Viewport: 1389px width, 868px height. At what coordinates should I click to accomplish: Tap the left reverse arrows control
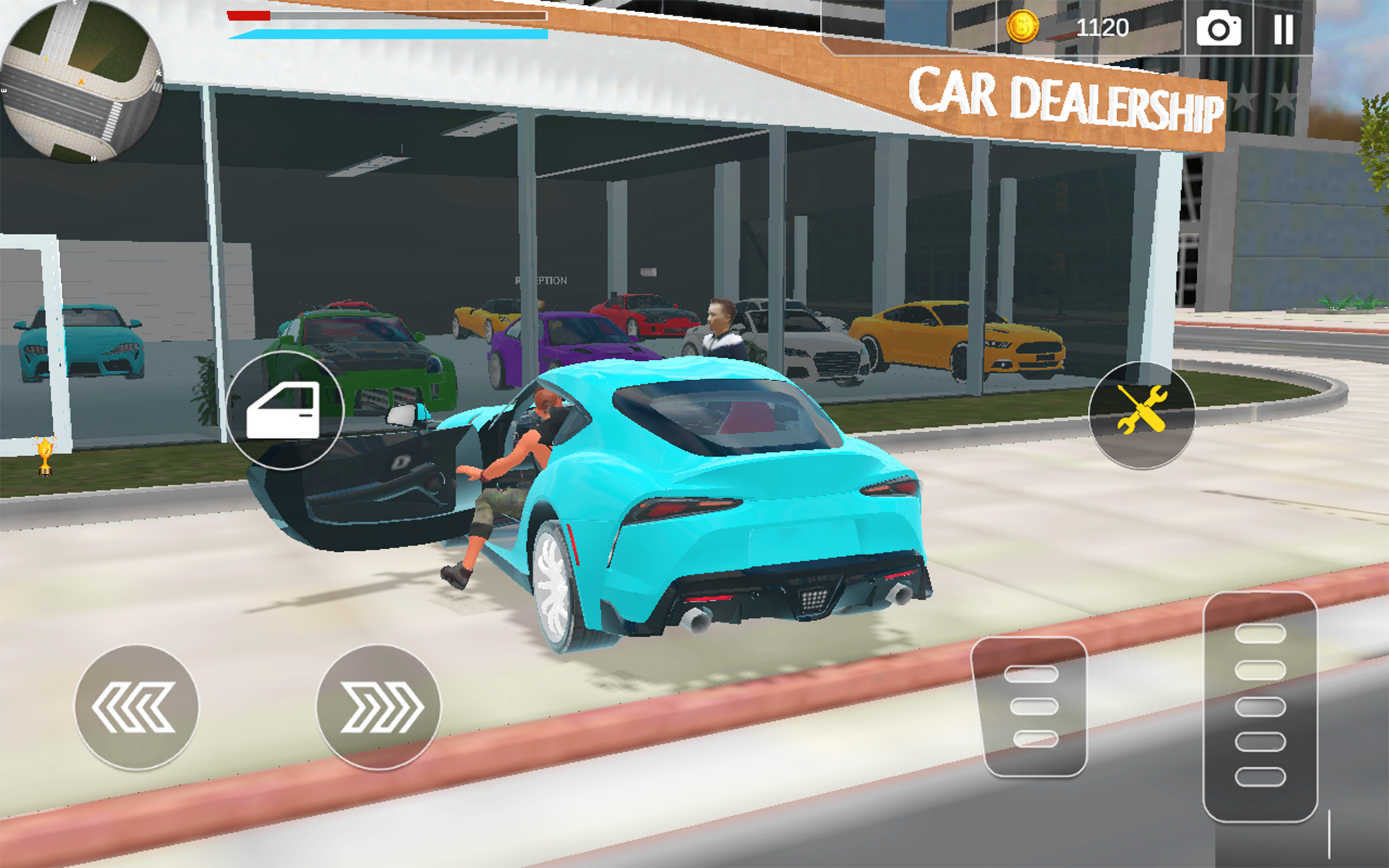[x=138, y=707]
